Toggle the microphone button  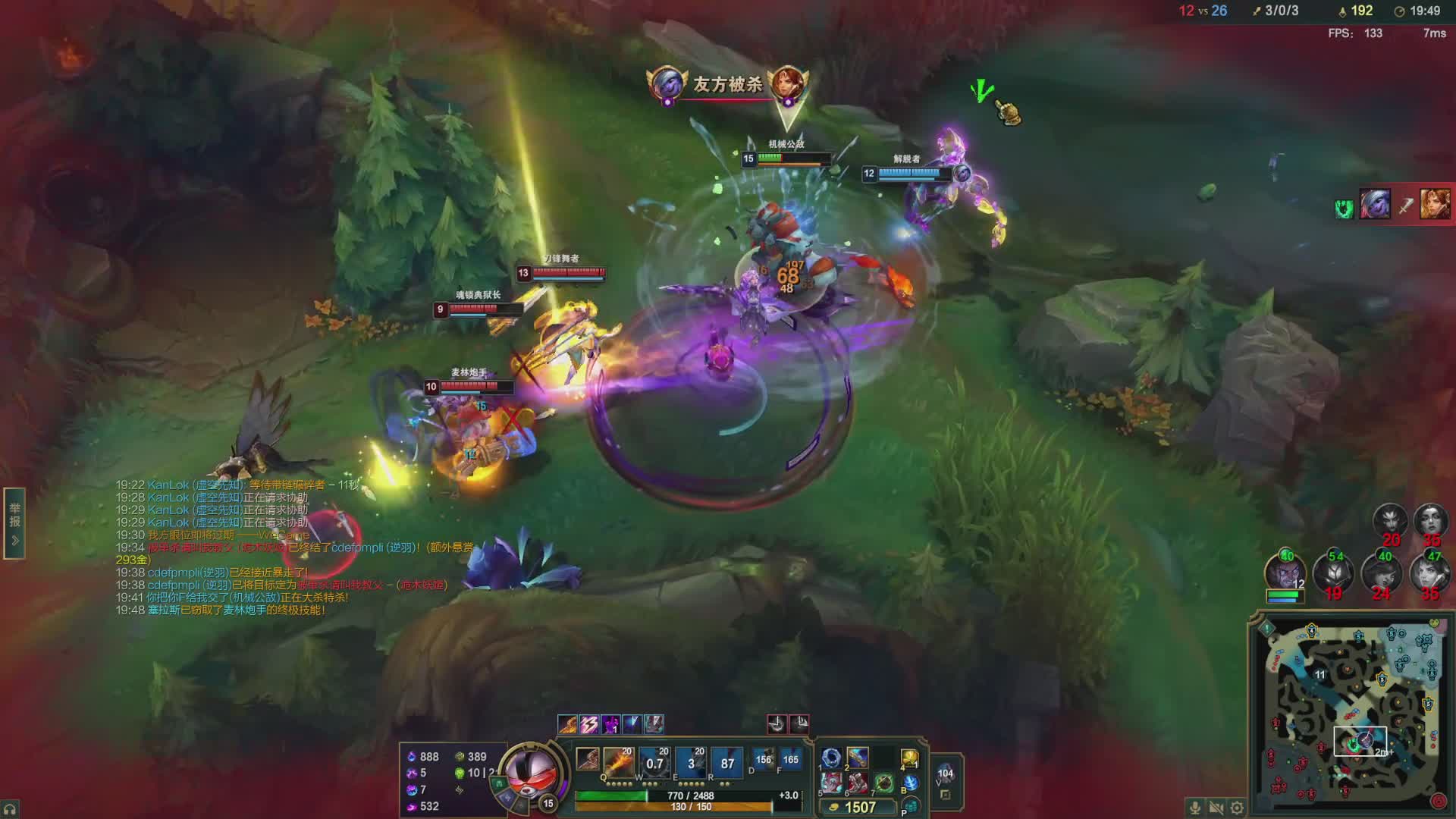tap(1194, 808)
